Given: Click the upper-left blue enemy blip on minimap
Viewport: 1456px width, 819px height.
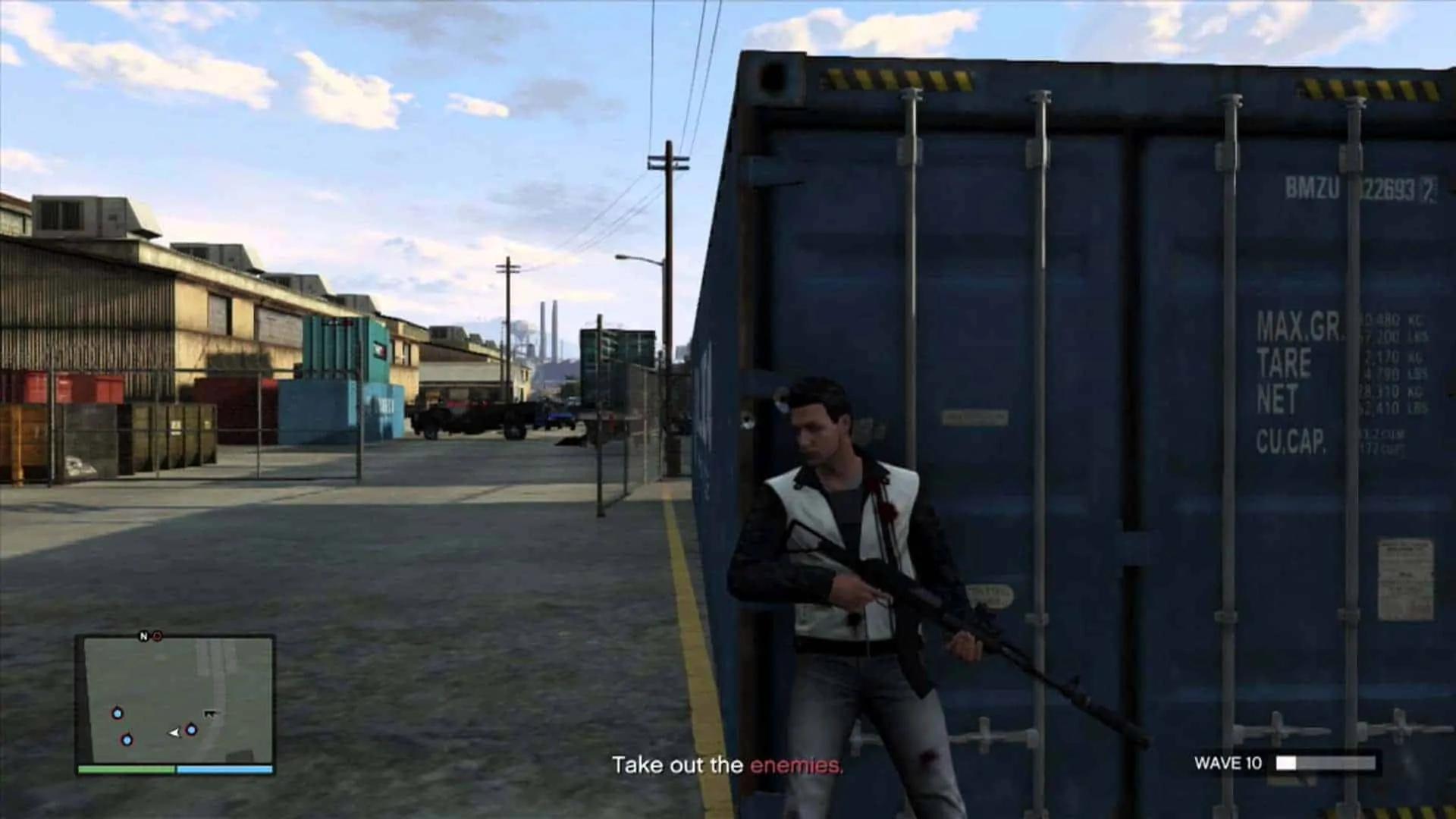Looking at the screenshot, I should click(x=118, y=713).
